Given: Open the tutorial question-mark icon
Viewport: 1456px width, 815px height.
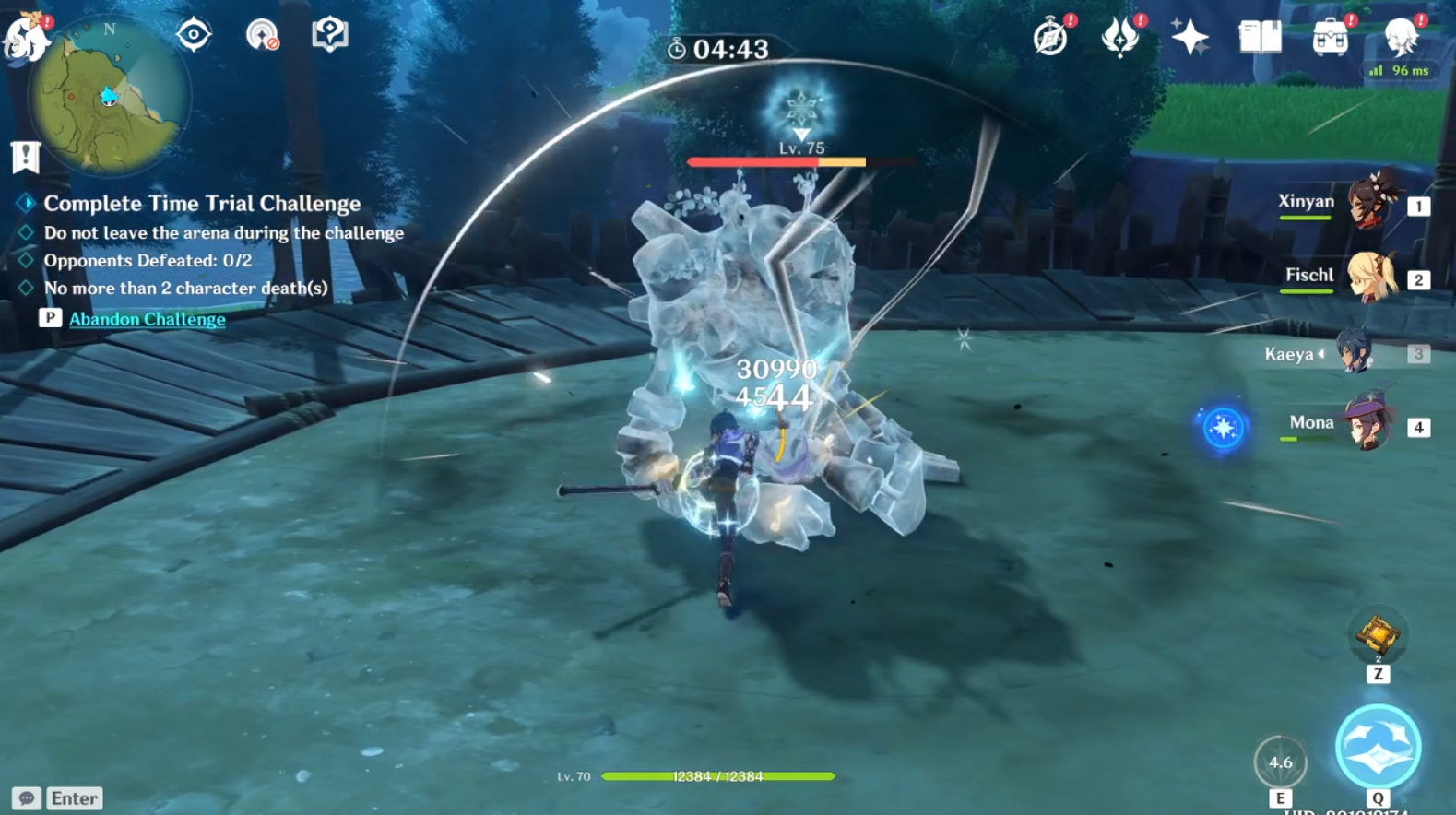Looking at the screenshot, I should (329, 35).
